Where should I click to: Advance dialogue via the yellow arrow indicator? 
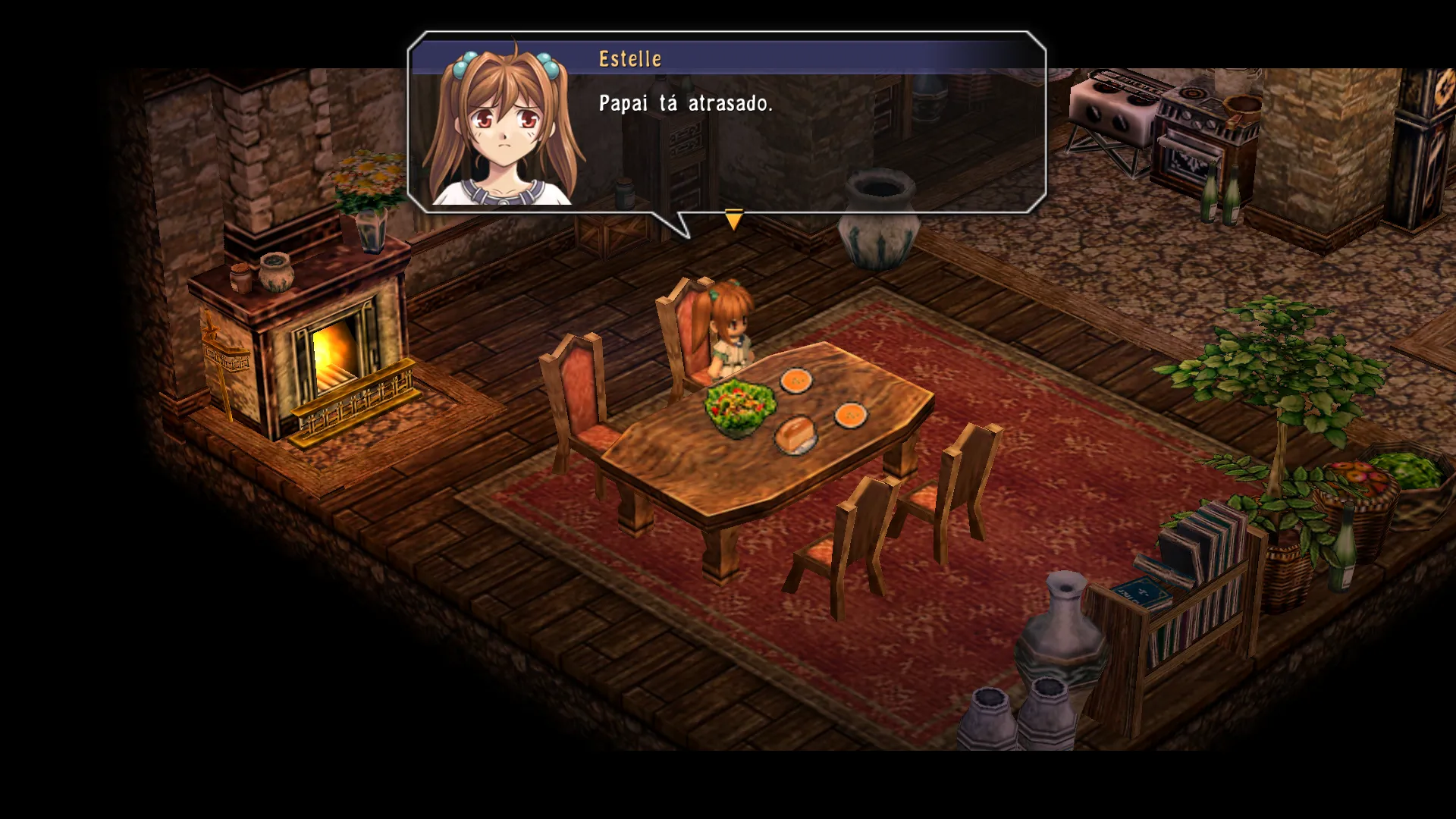point(733,219)
